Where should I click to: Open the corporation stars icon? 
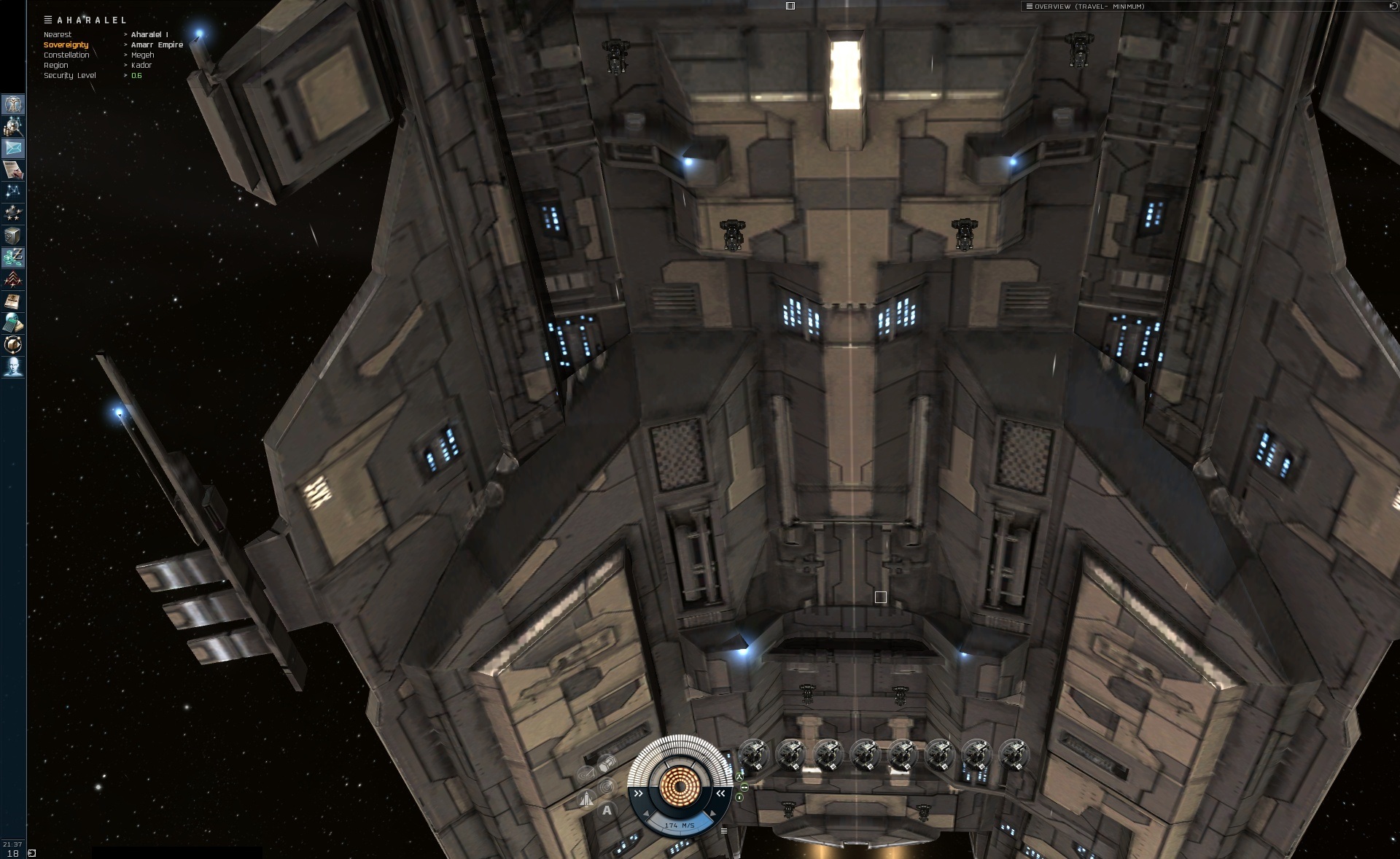point(13,213)
